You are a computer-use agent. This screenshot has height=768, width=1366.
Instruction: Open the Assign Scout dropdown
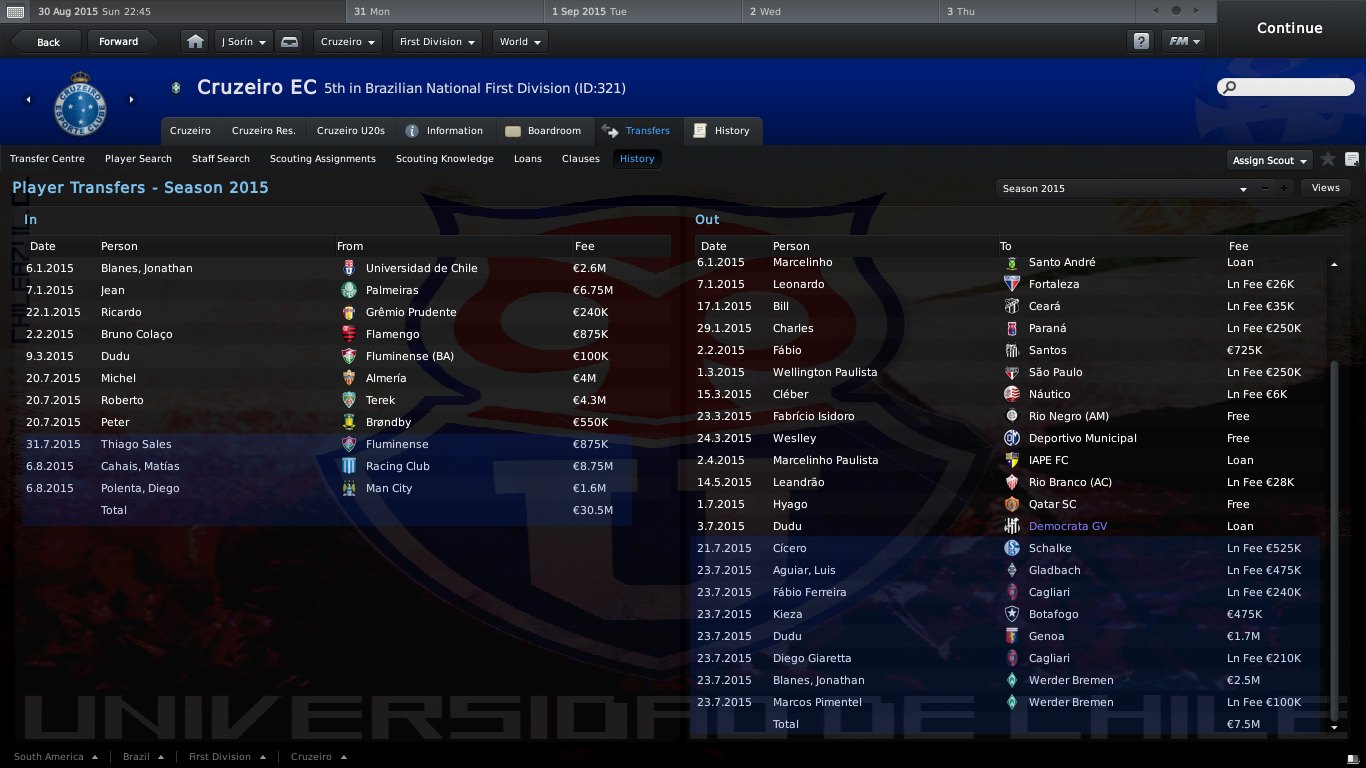coord(1269,160)
